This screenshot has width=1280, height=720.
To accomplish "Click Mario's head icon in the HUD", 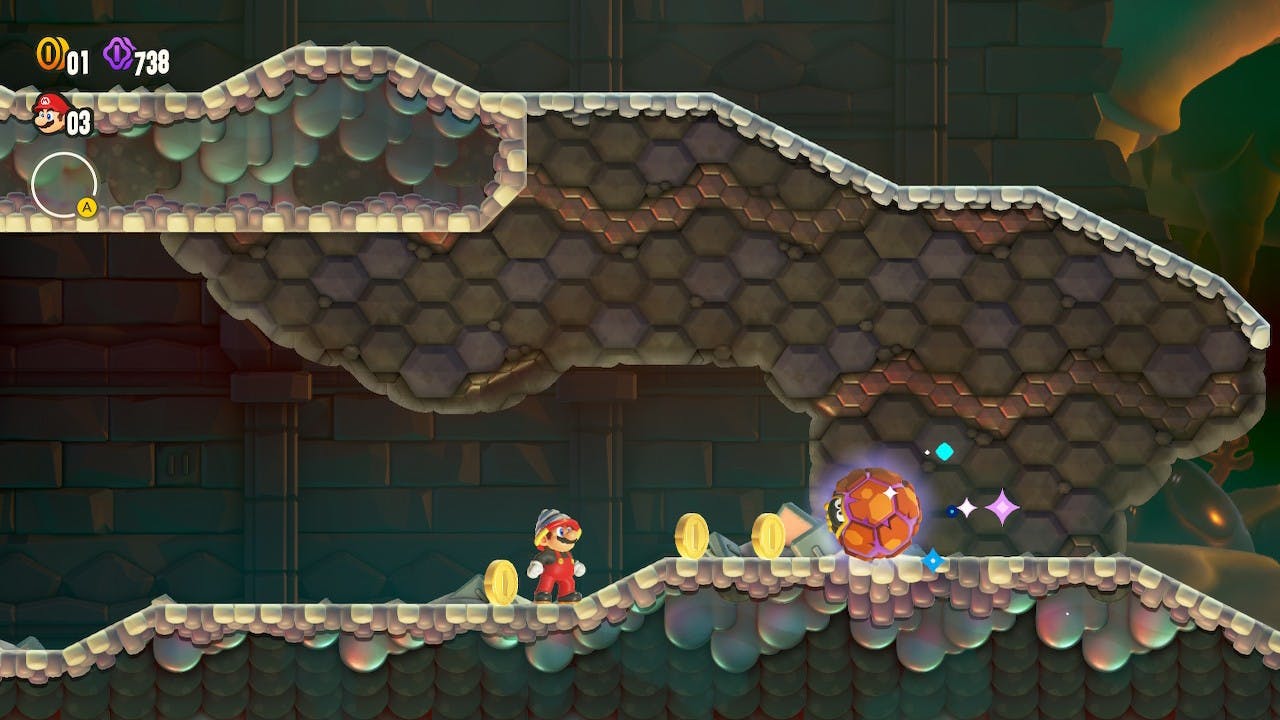I will pyautogui.click(x=48, y=113).
